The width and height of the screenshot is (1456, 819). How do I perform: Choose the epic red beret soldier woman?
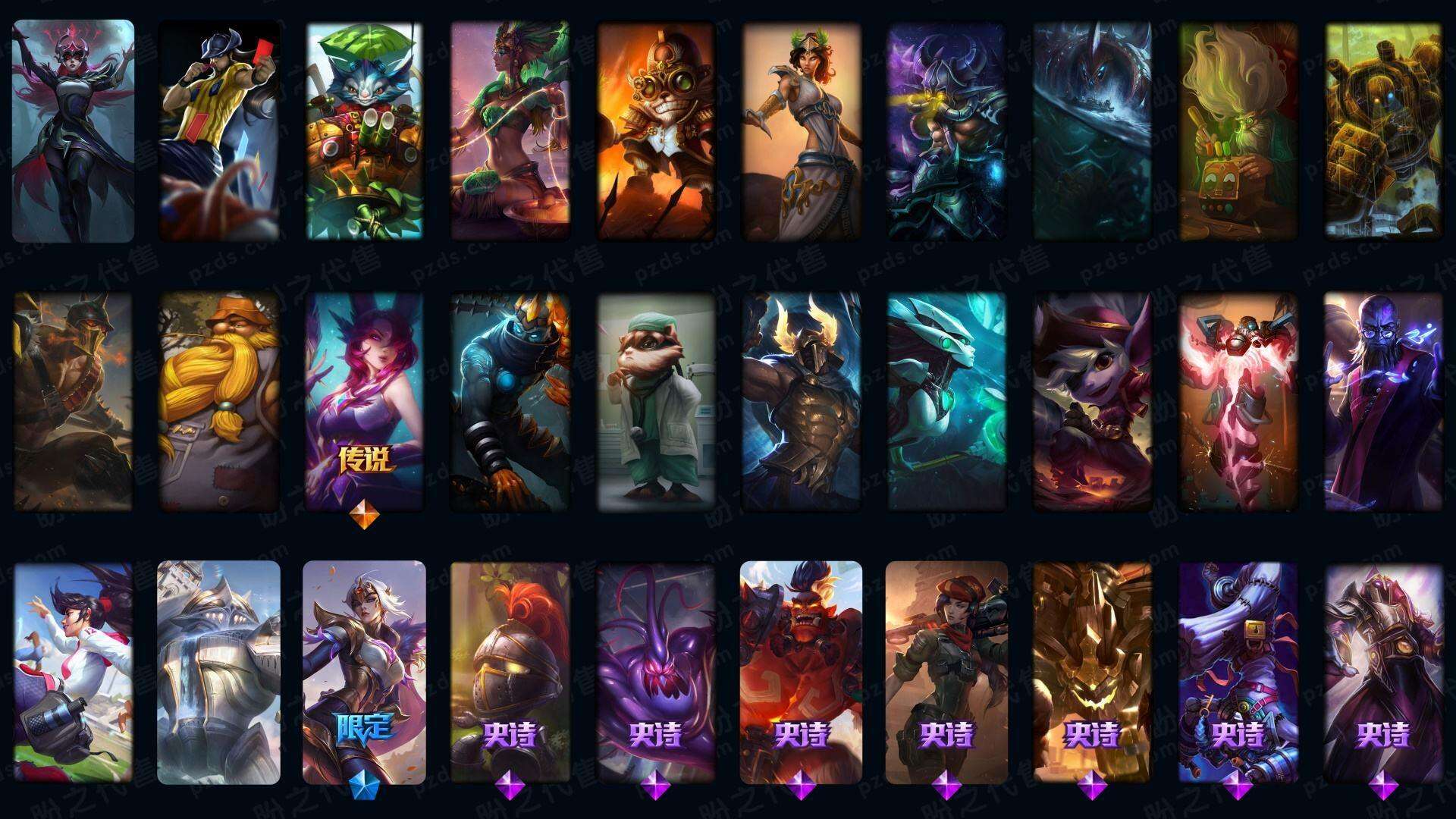[947, 672]
